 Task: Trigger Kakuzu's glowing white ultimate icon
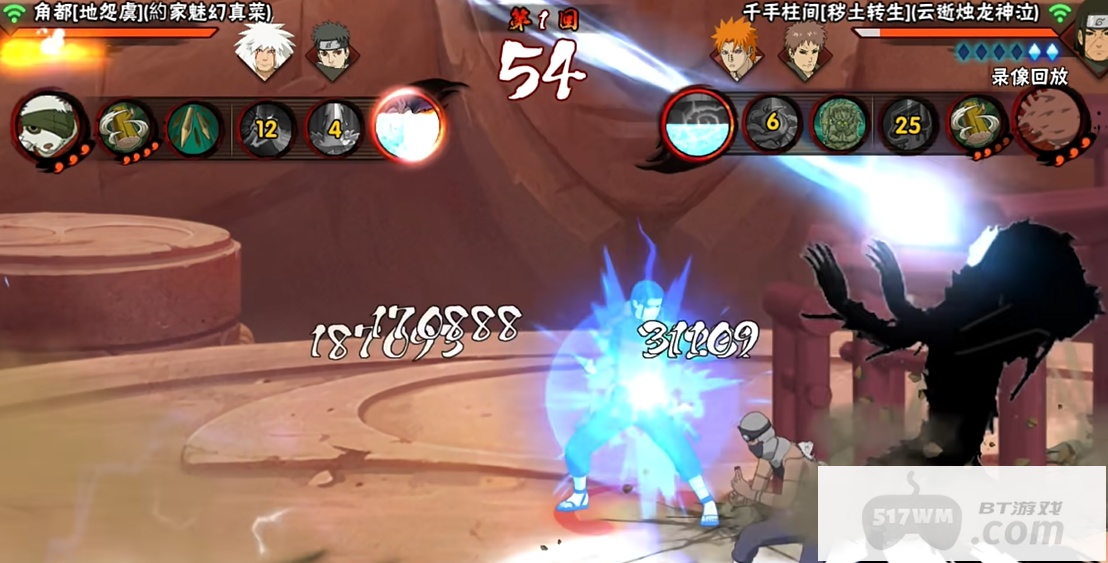(x=407, y=126)
